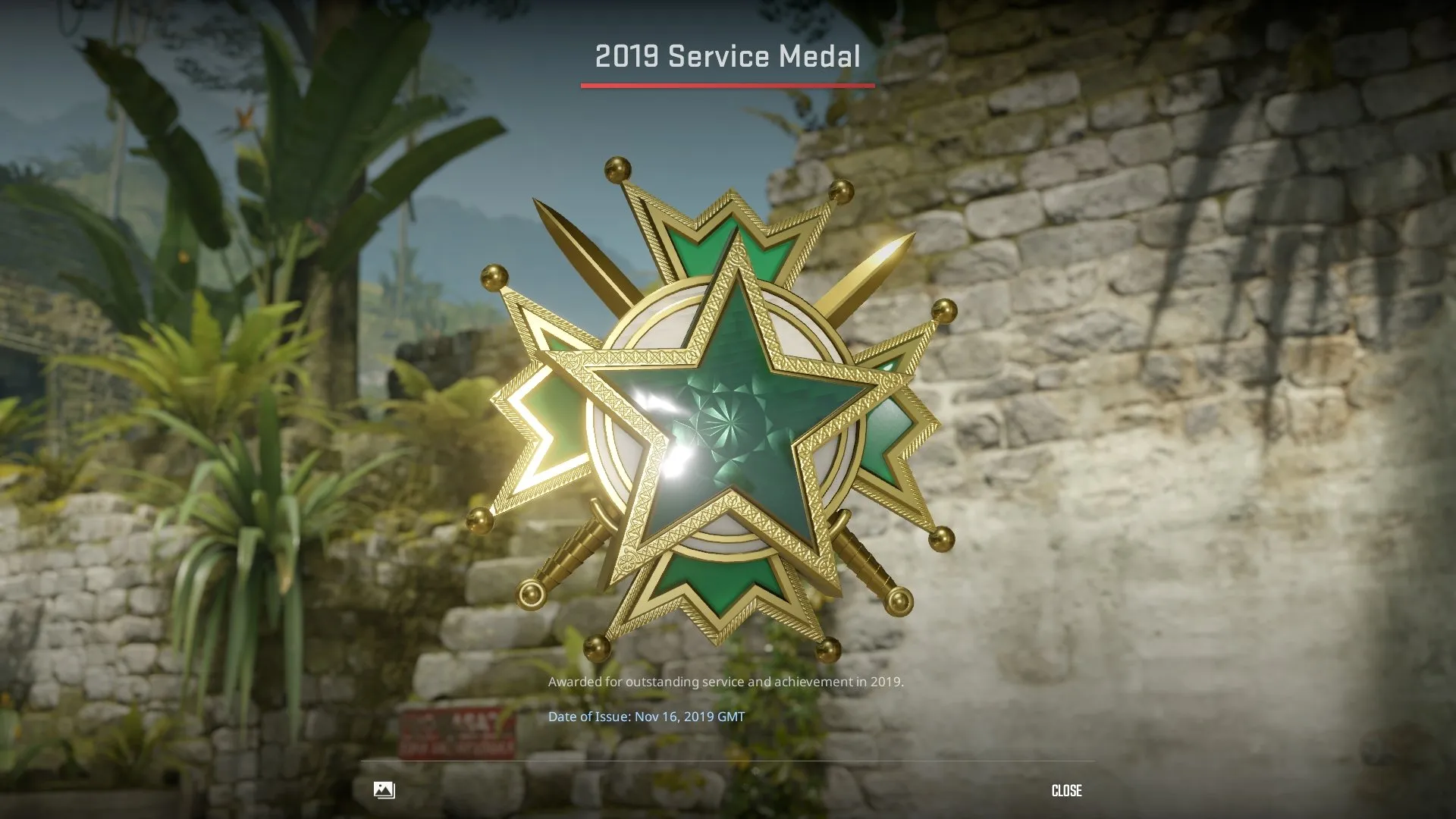Click the Awarded for outstanding service text
Screen dimensions: 1456x819
(726, 682)
